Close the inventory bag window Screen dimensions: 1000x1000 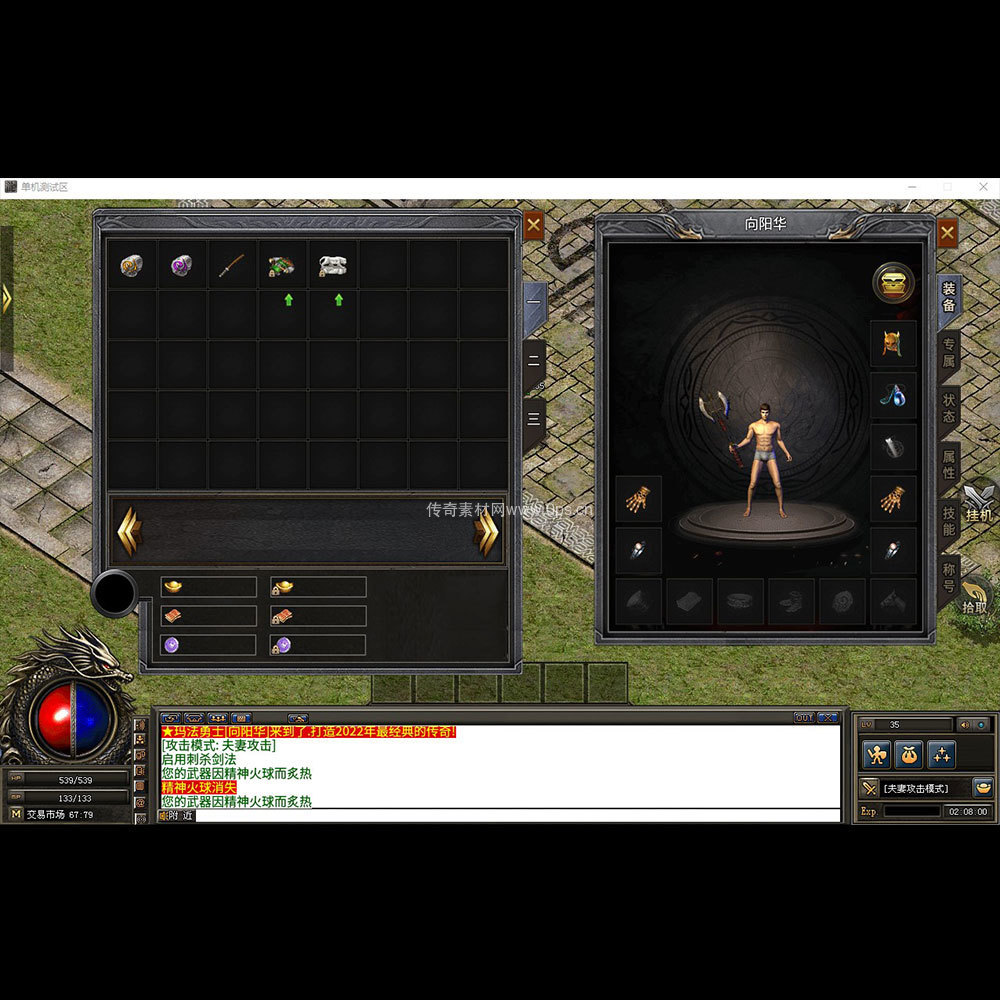[534, 225]
